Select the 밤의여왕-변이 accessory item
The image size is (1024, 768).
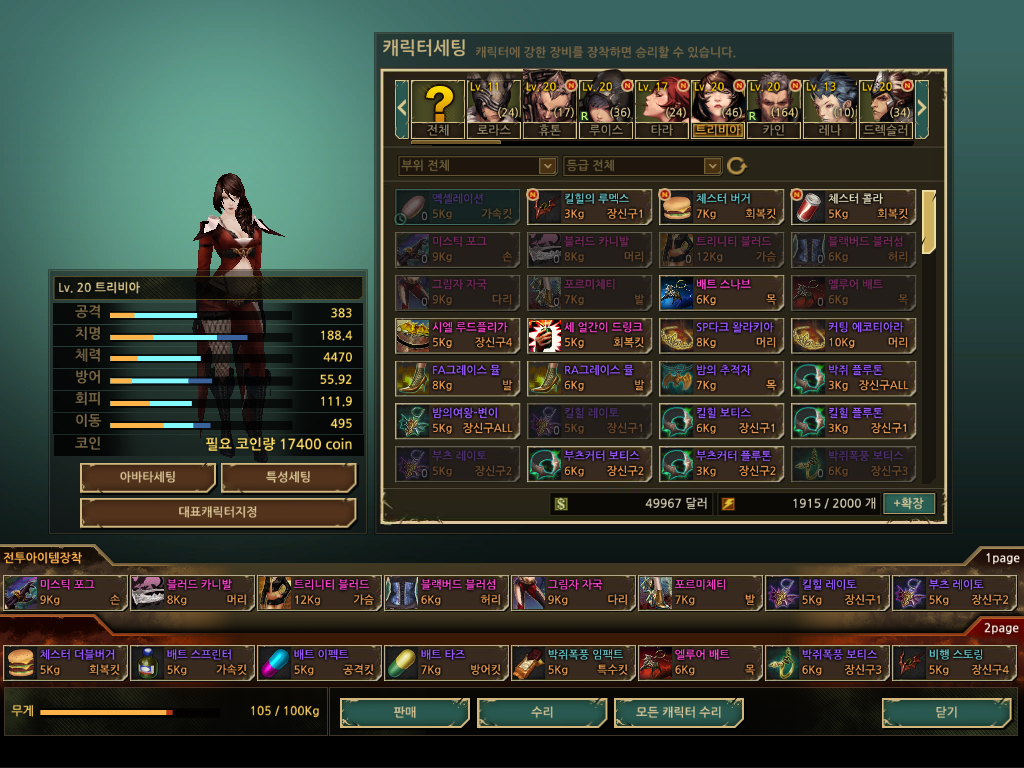(457, 420)
